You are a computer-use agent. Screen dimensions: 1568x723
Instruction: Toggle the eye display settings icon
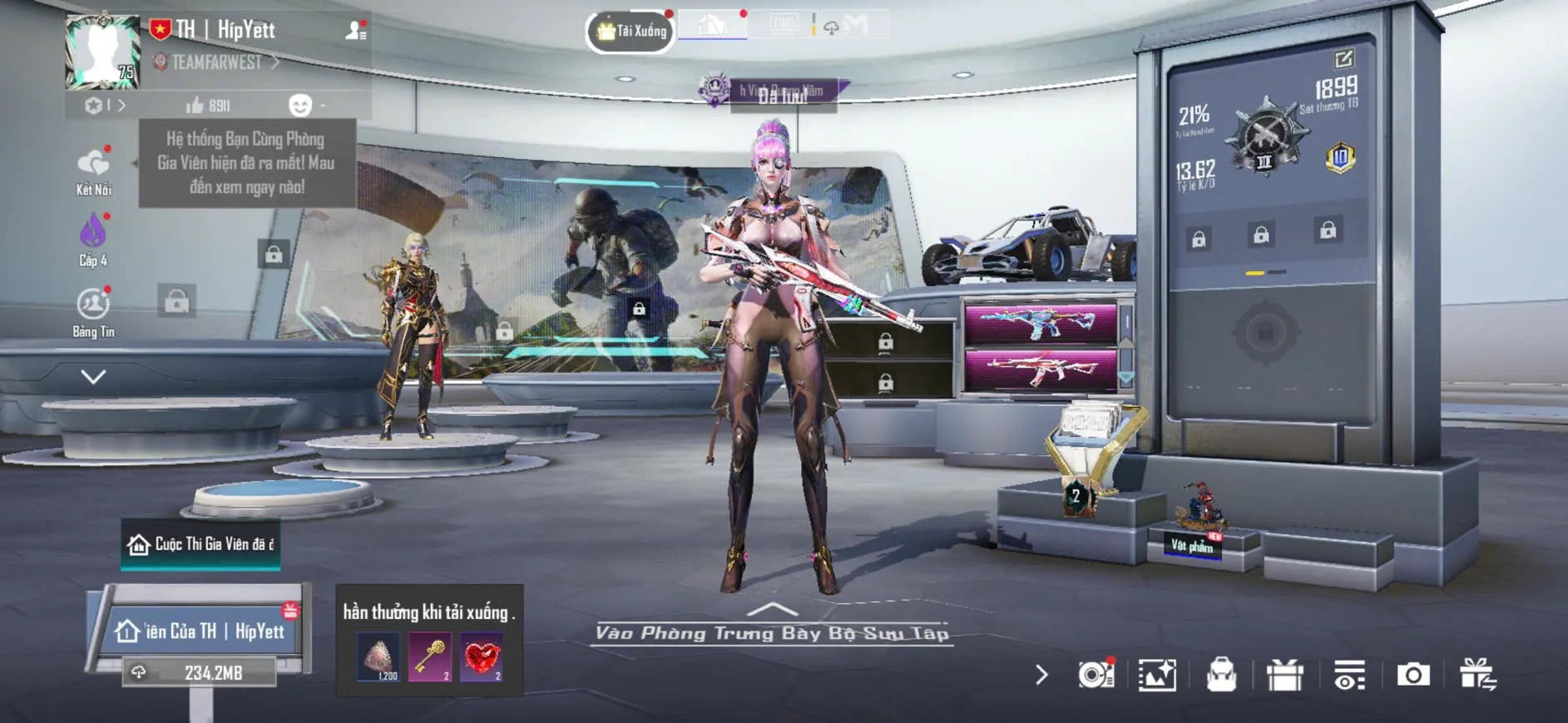coord(1349,675)
